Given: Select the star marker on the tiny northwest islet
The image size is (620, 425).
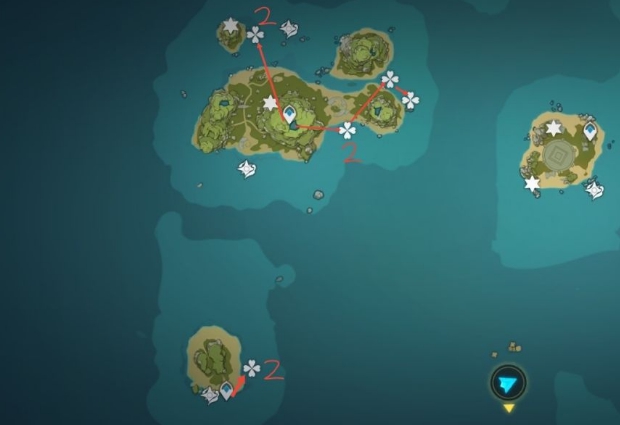Looking at the screenshot, I should coord(232,25).
